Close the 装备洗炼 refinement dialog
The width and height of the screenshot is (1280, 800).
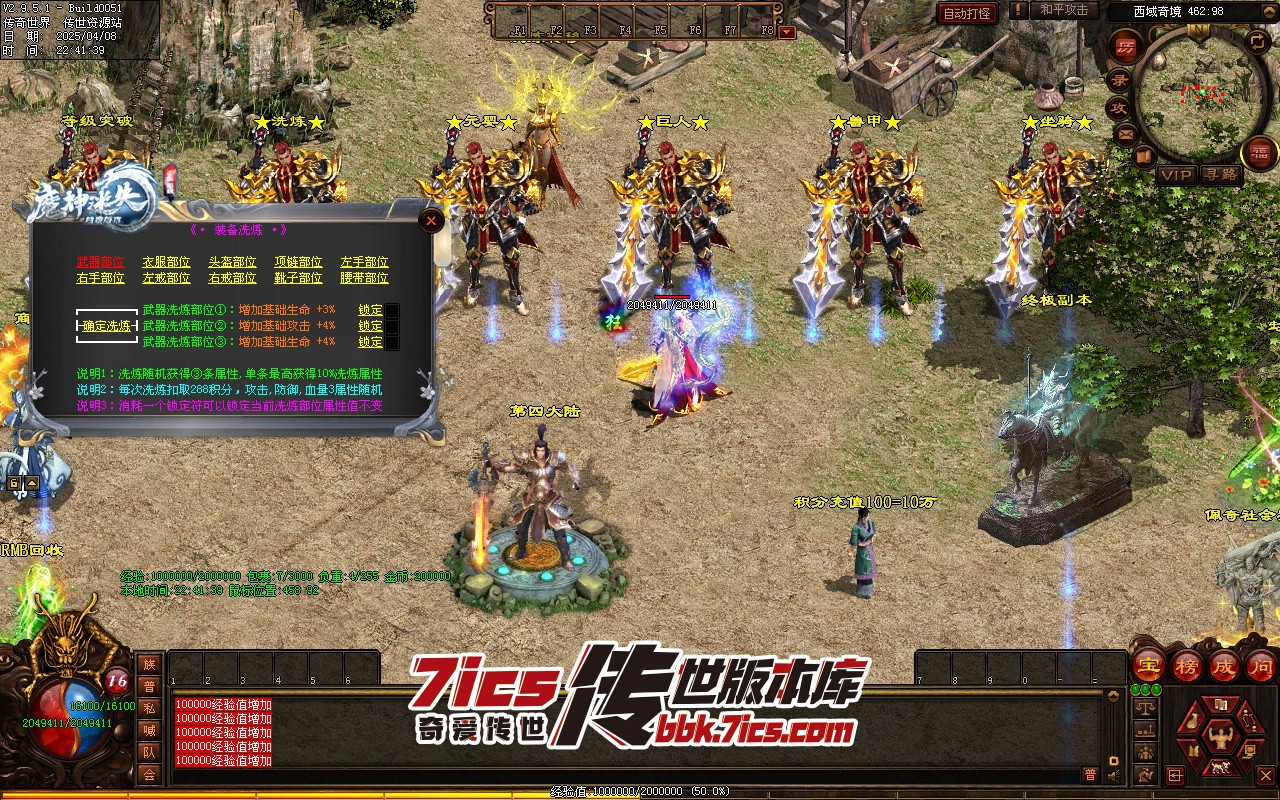[x=431, y=221]
